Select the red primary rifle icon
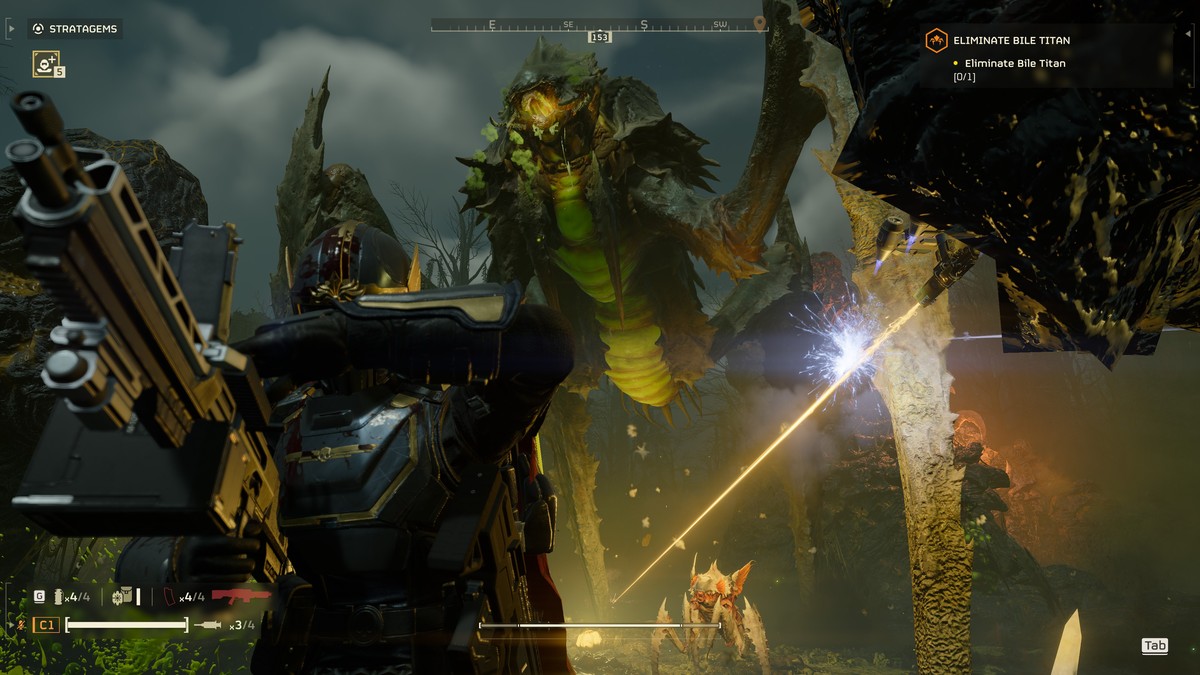 point(240,596)
